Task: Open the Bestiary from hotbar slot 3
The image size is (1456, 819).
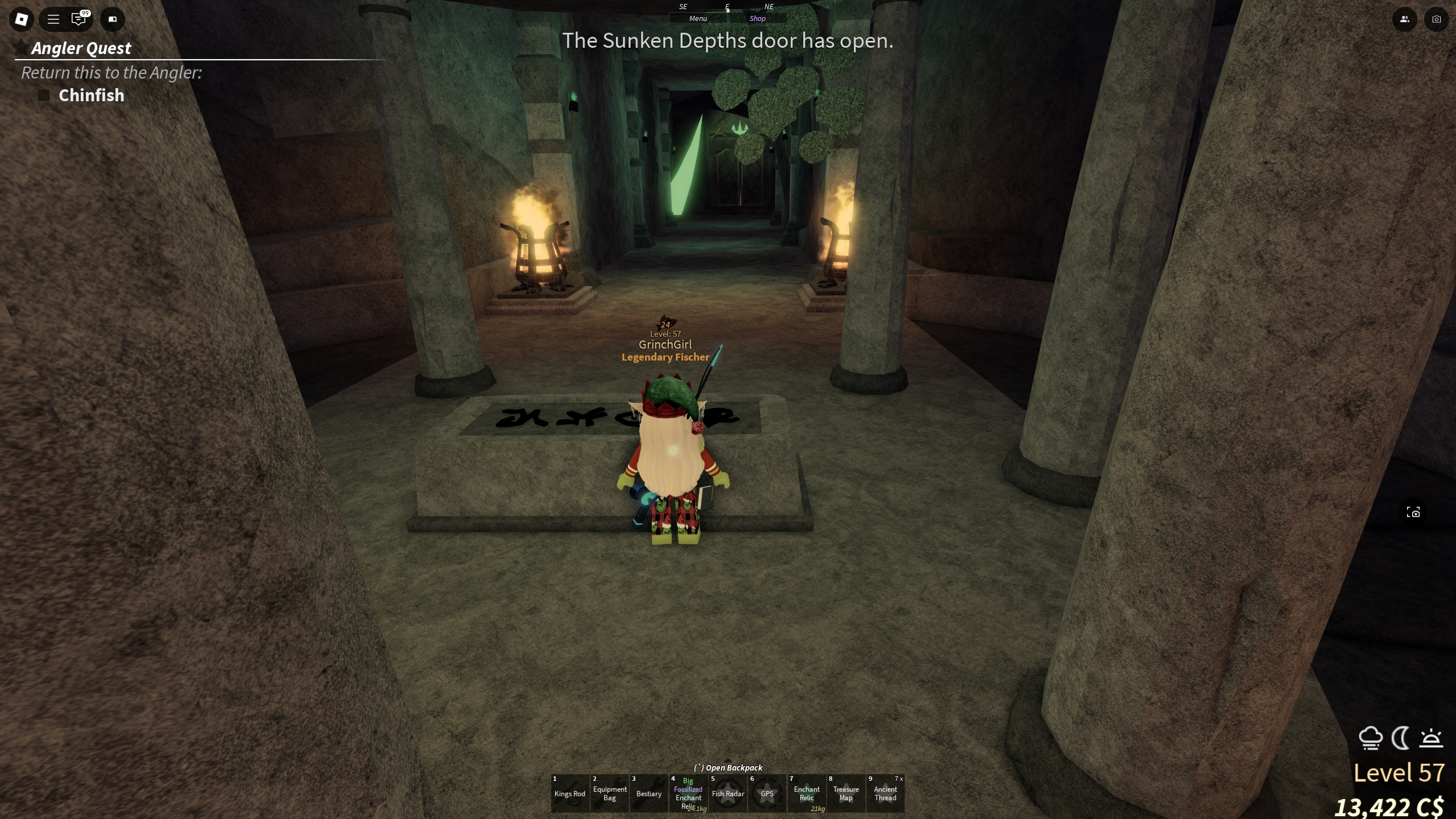Action: click(648, 793)
